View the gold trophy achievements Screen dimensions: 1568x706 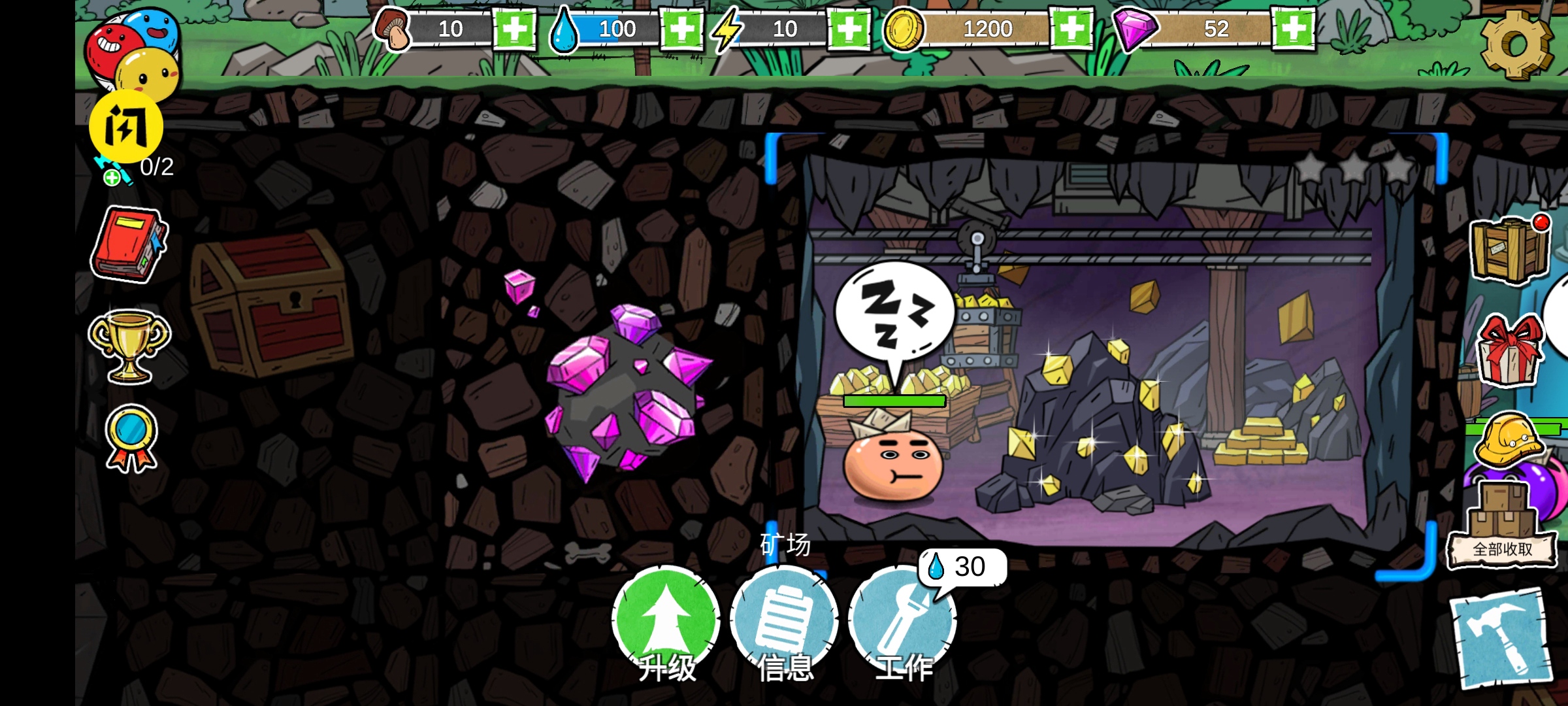click(x=129, y=345)
